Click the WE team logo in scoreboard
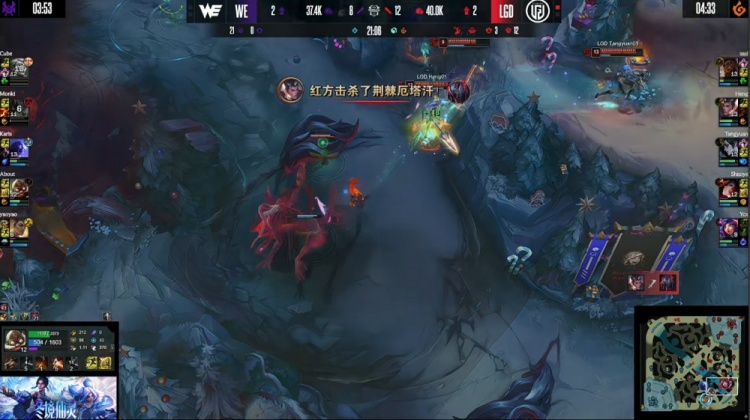Image resolution: width=750 pixels, height=420 pixels. click(x=210, y=11)
